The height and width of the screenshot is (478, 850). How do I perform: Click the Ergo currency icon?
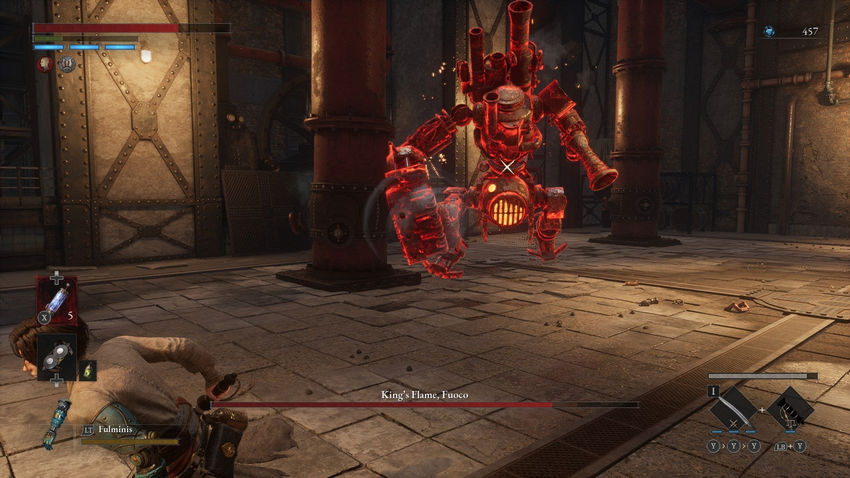coord(768,32)
